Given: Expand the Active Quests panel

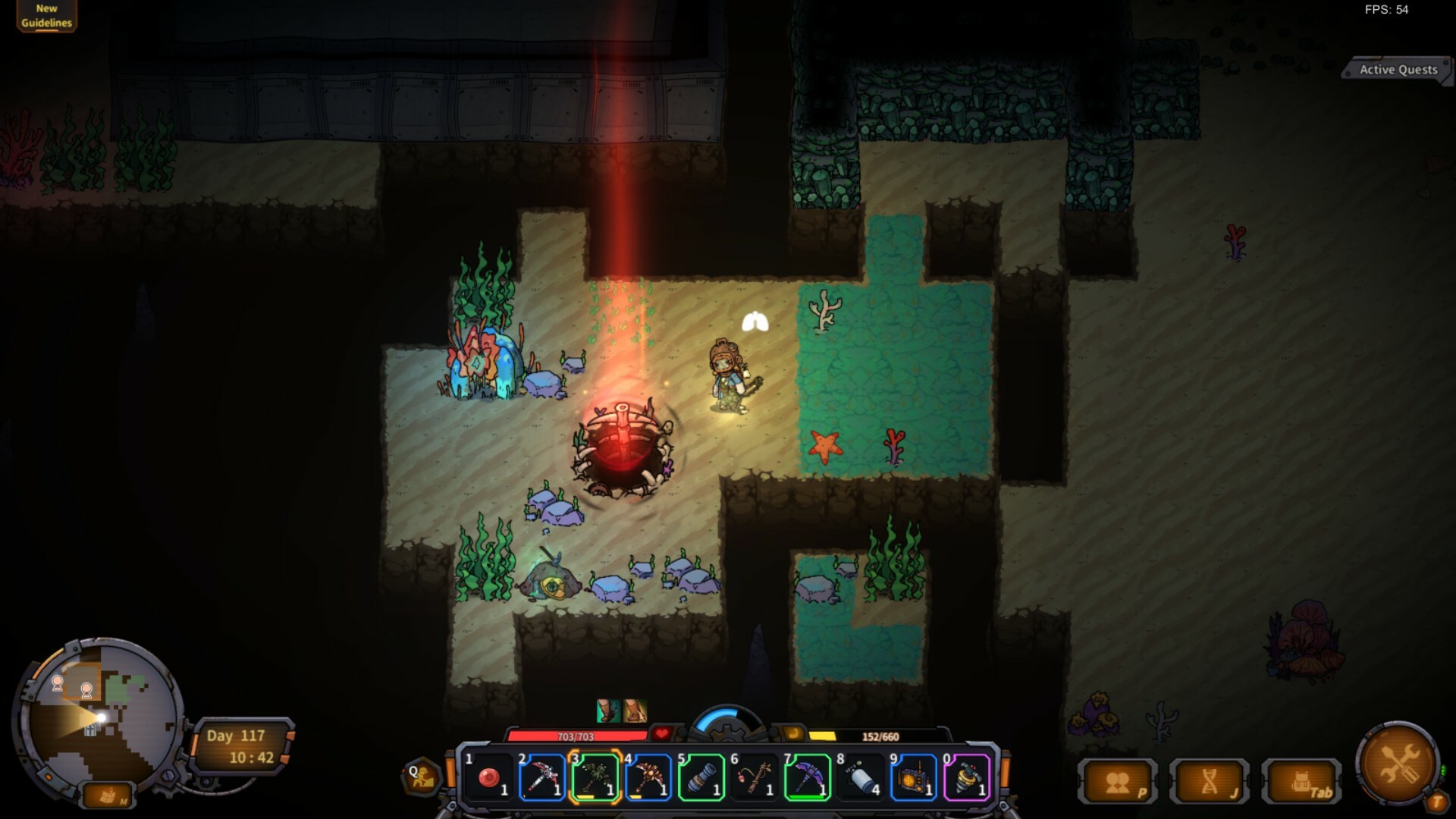Looking at the screenshot, I should (1398, 69).
